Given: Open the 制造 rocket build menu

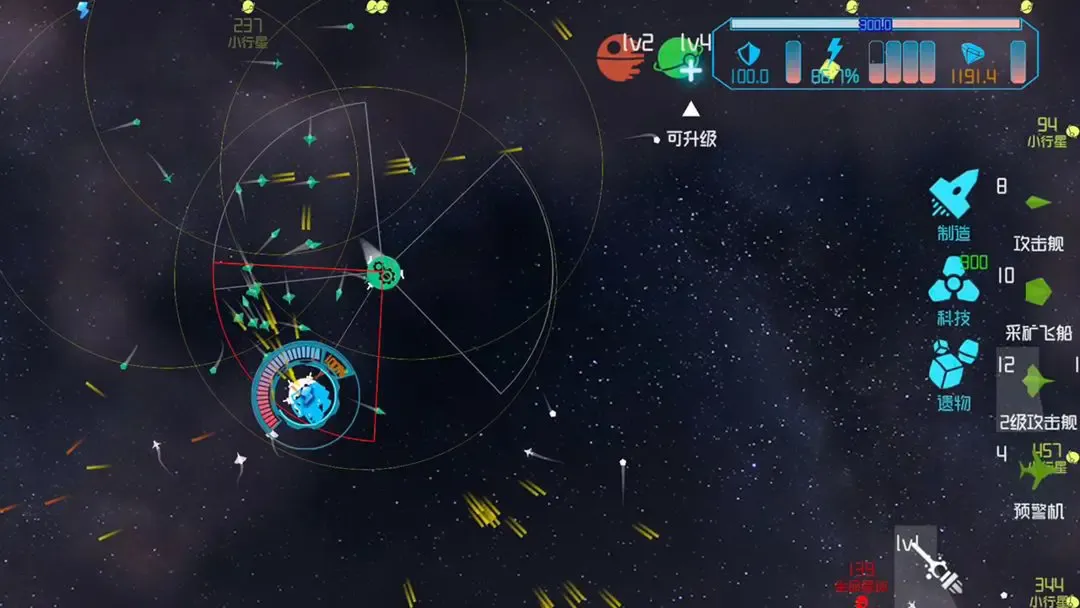Looking at the screenshot, I should [x=954, y=196].
